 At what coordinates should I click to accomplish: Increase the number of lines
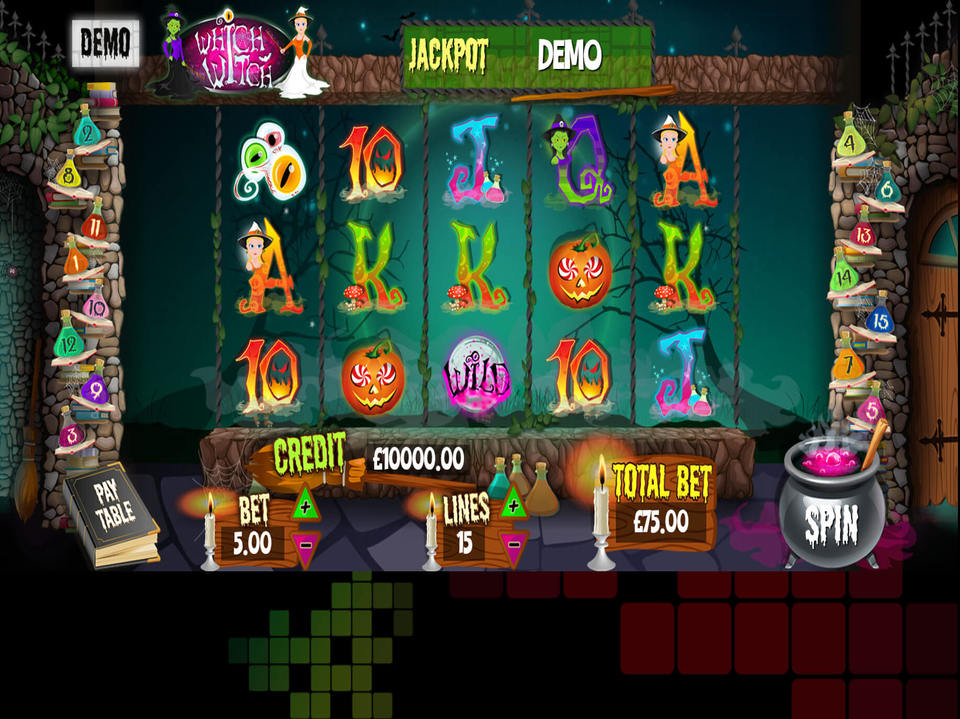513,504
